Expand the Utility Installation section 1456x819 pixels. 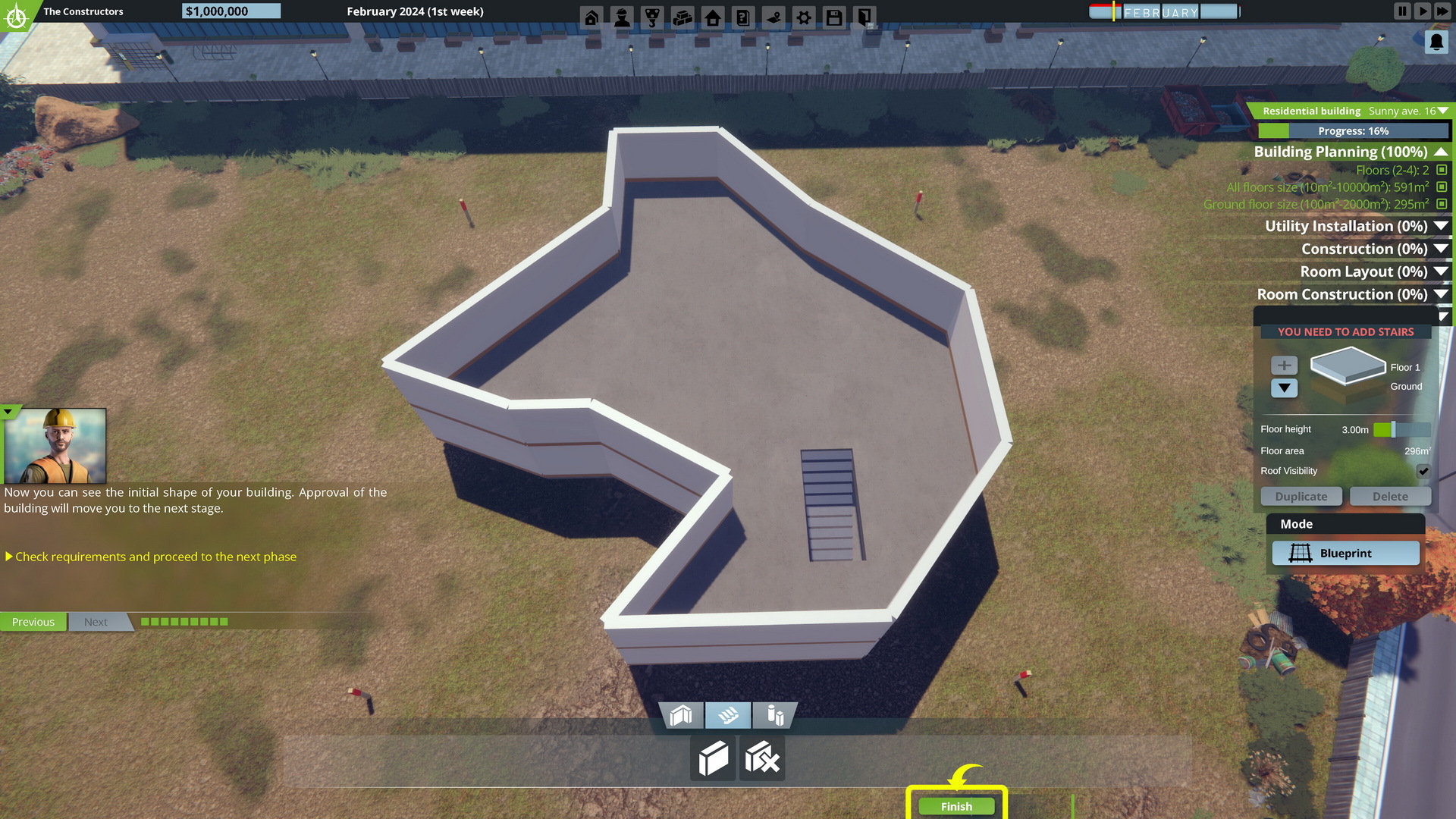pyautogui.click(x=1439, y=225)
